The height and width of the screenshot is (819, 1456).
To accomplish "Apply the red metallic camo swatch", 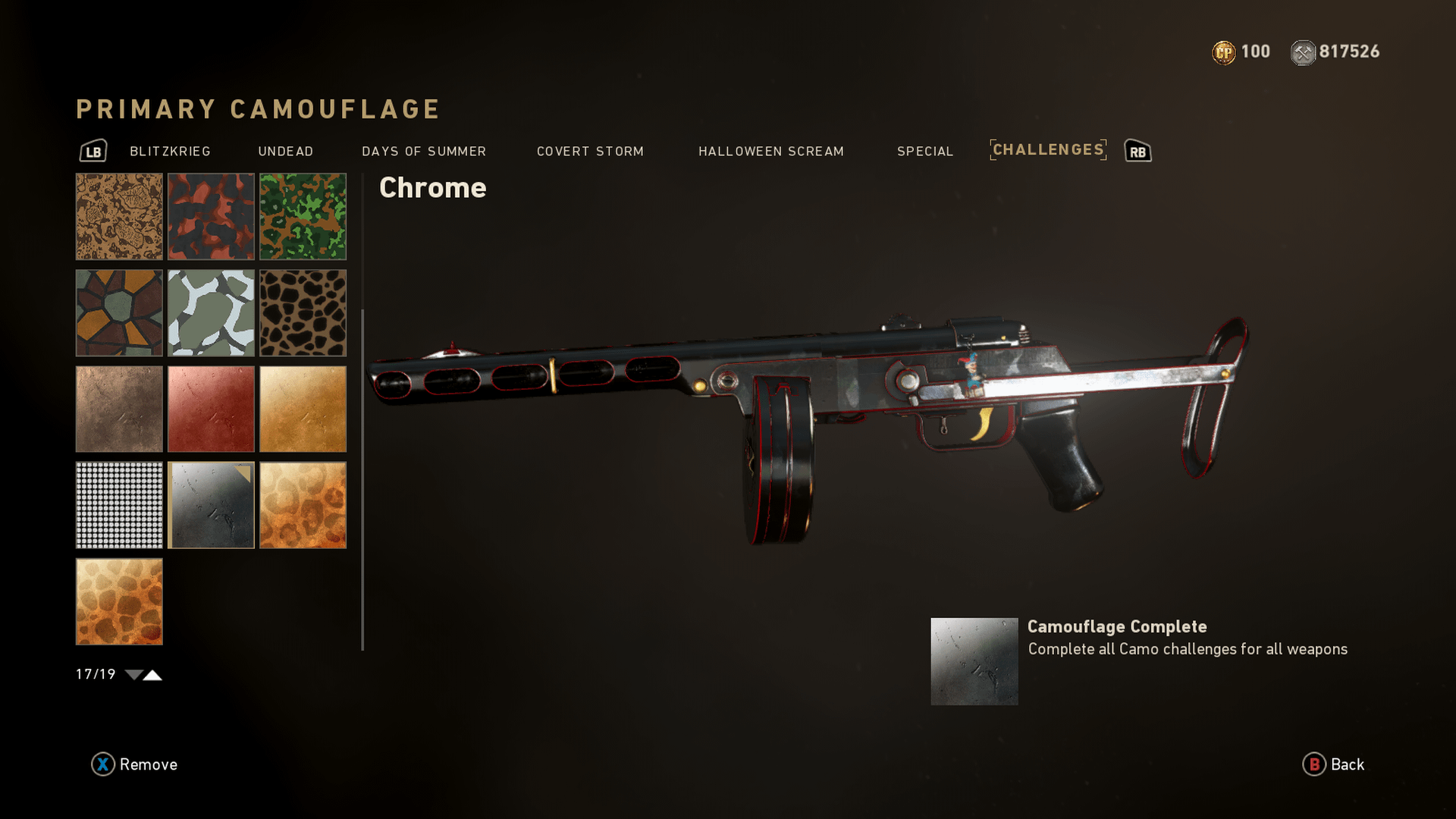I will pyautogui.click(x=211, y=409).
